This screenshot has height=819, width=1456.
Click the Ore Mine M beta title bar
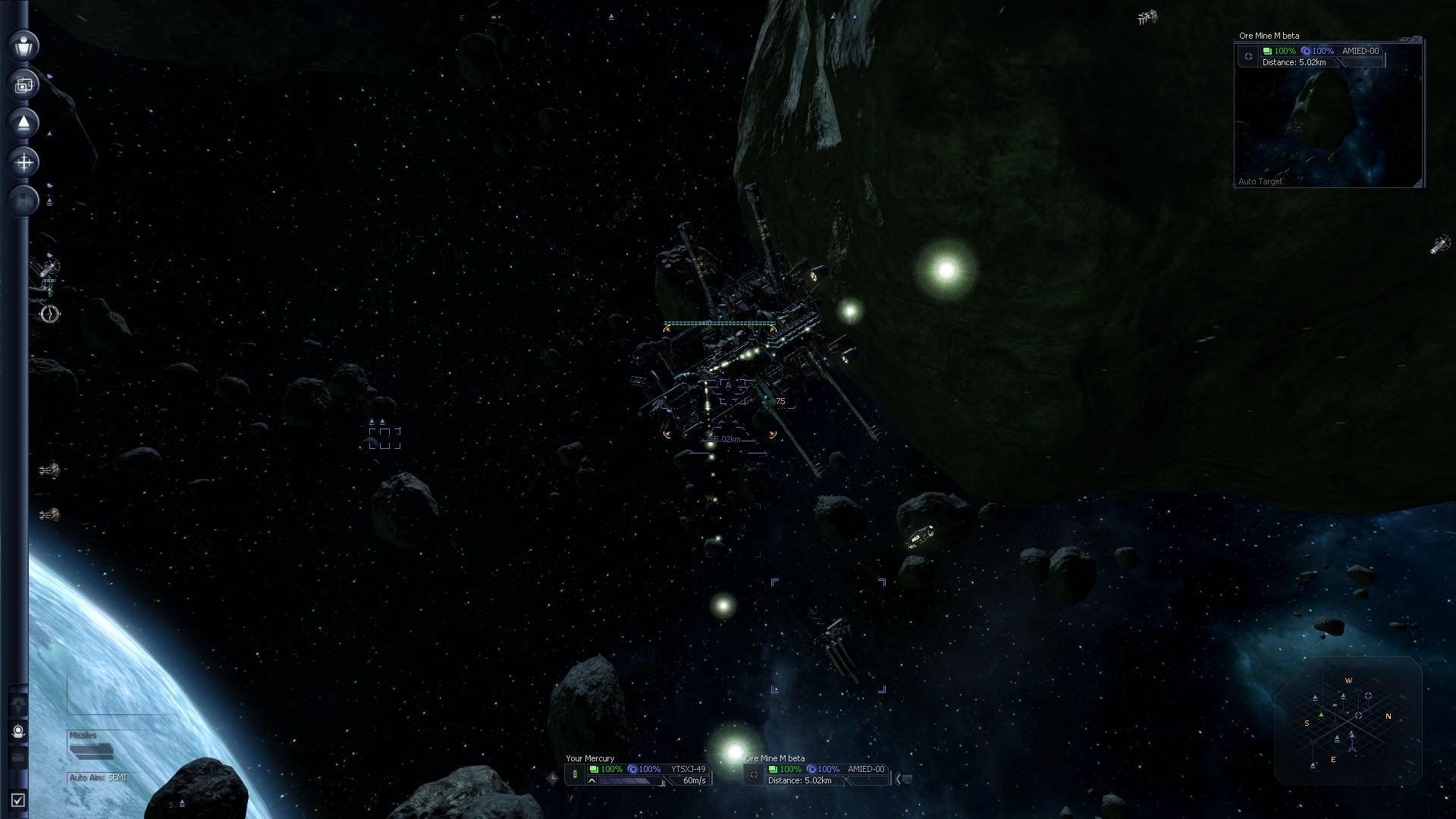point(1269,36)
